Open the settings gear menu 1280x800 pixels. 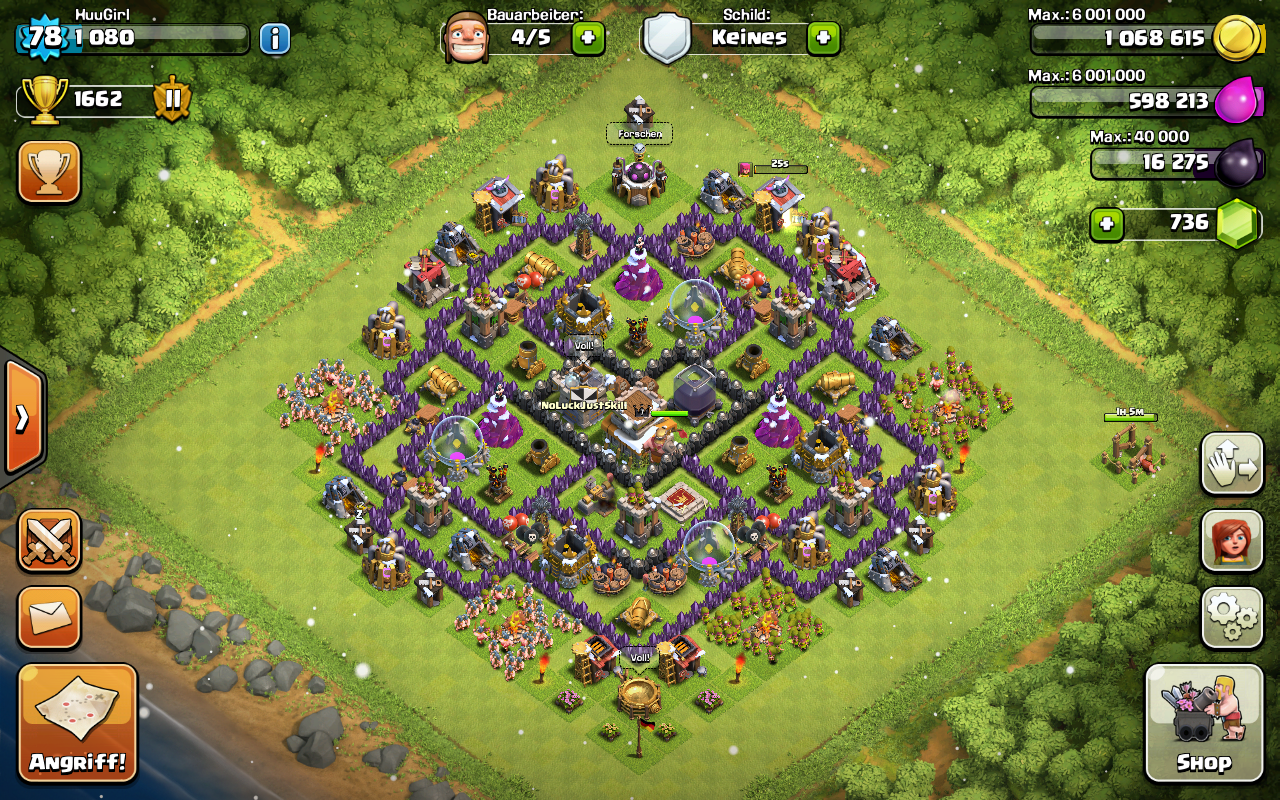tap(1231, 618)
